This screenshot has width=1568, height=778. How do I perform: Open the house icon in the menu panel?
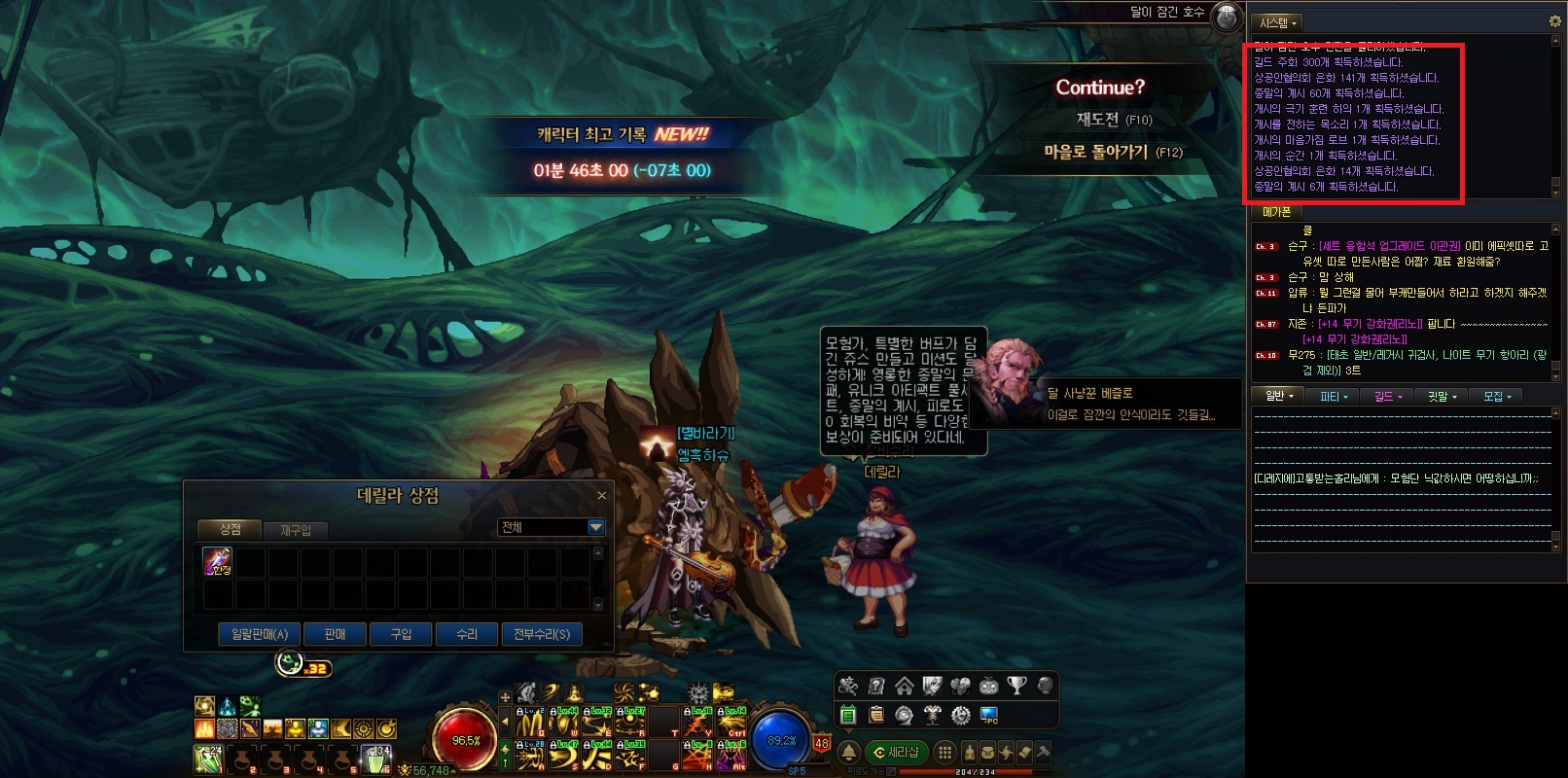(905, 686)
